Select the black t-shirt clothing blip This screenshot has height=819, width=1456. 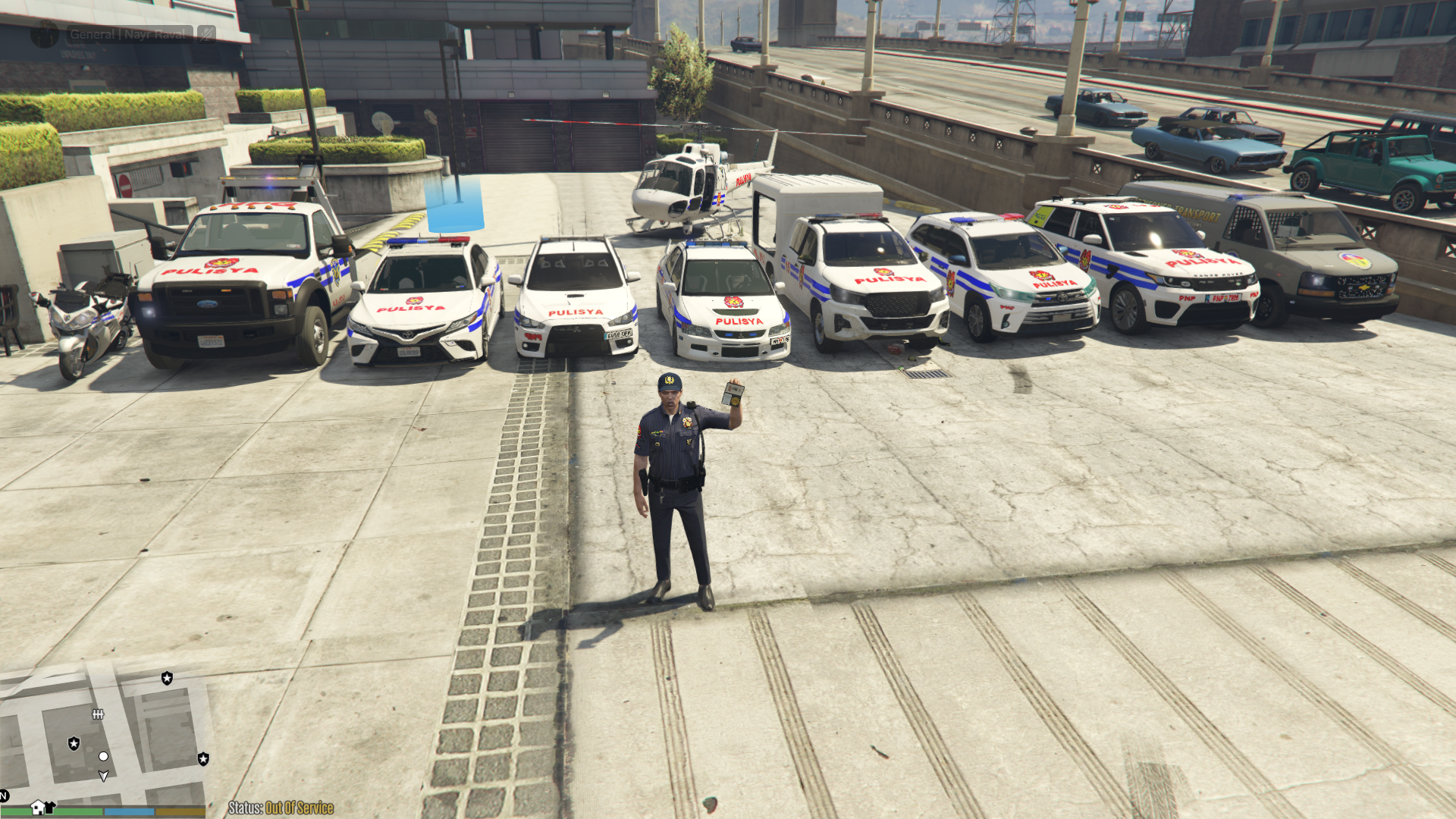[x=50, y=807]
